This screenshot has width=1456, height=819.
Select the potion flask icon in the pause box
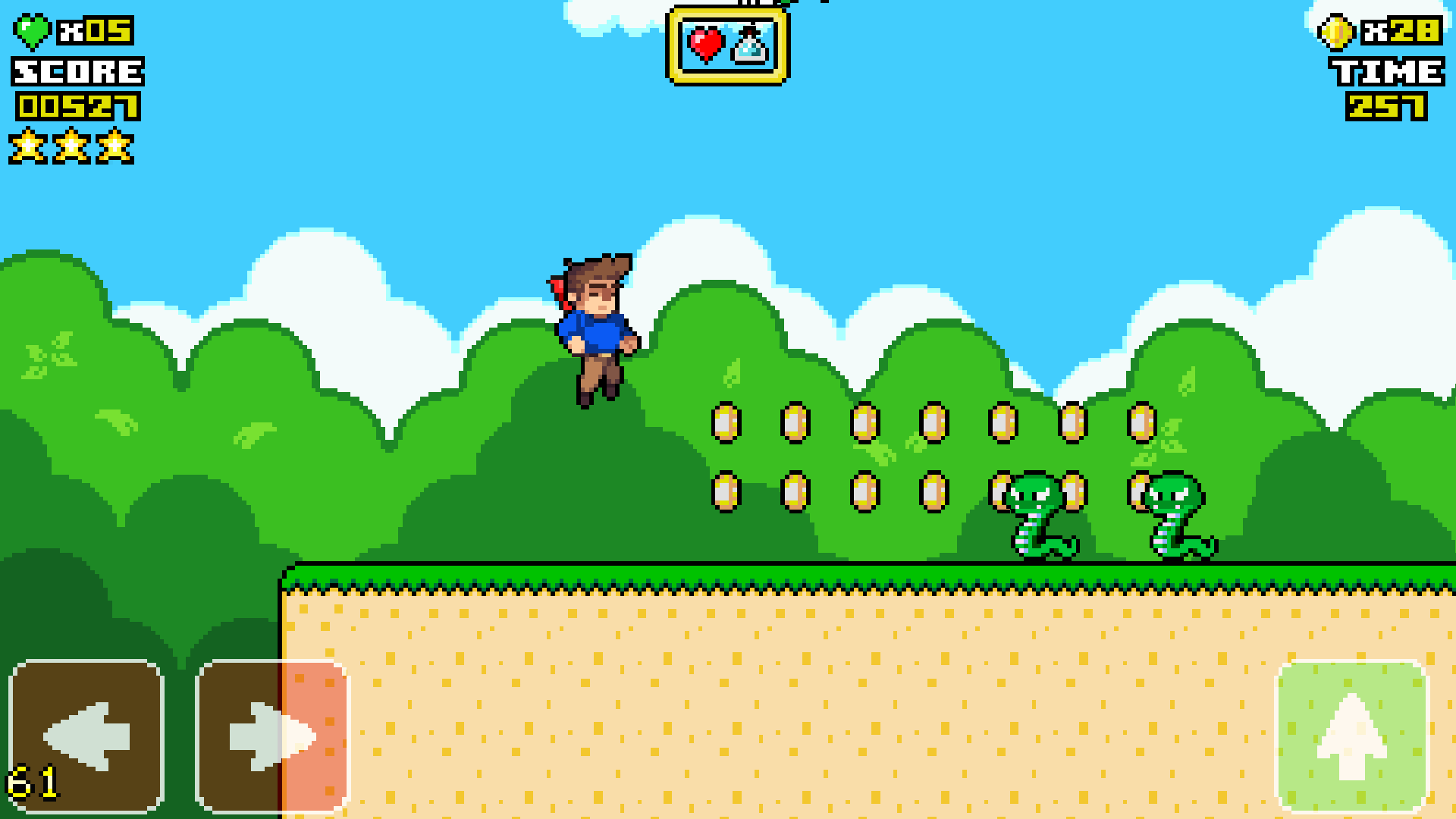(x=747, y=47)
